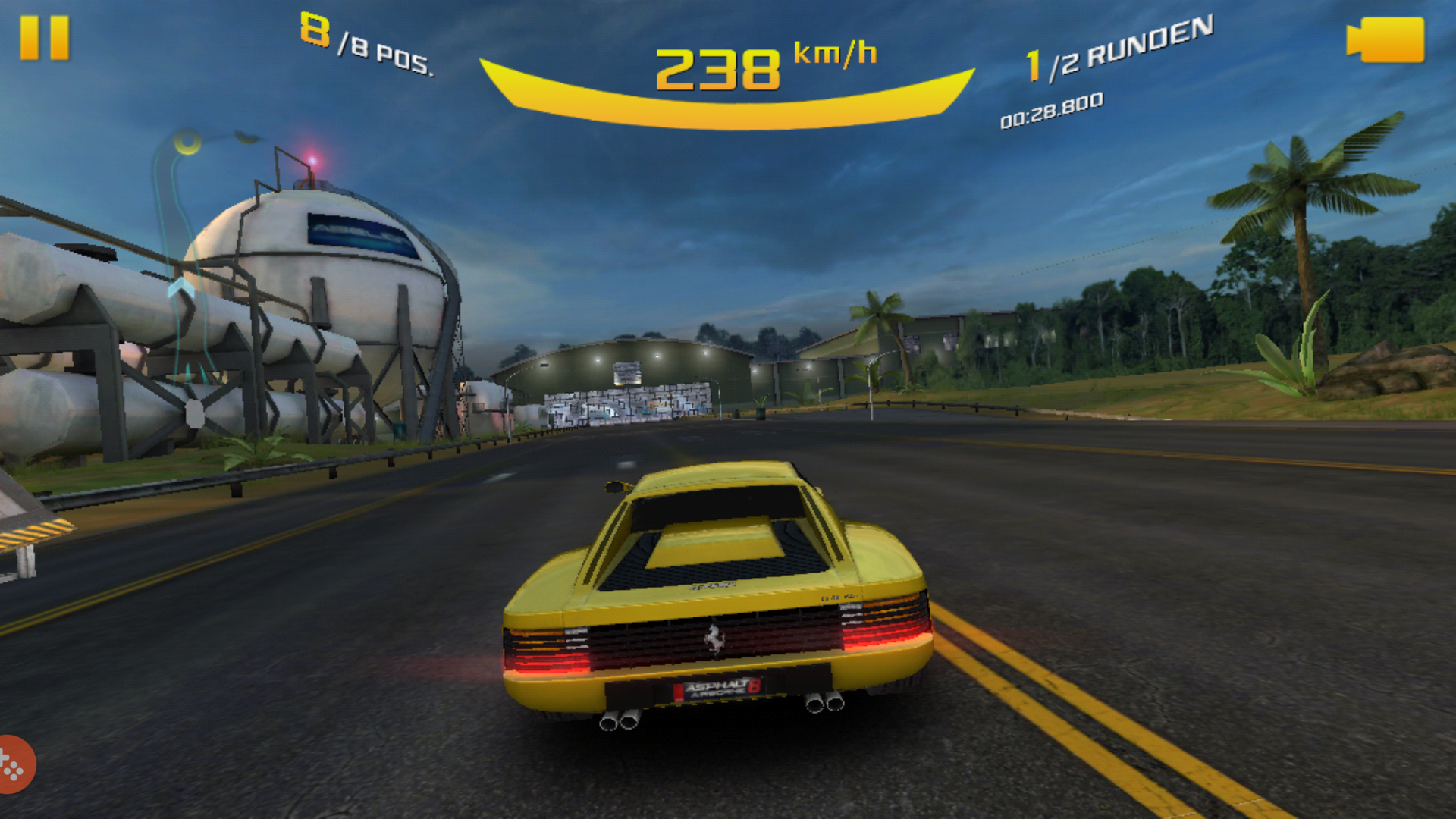This screenshot has height=819, width=1456.
Task: Pause the race with the pause button
Action: (x=44, y=38)
